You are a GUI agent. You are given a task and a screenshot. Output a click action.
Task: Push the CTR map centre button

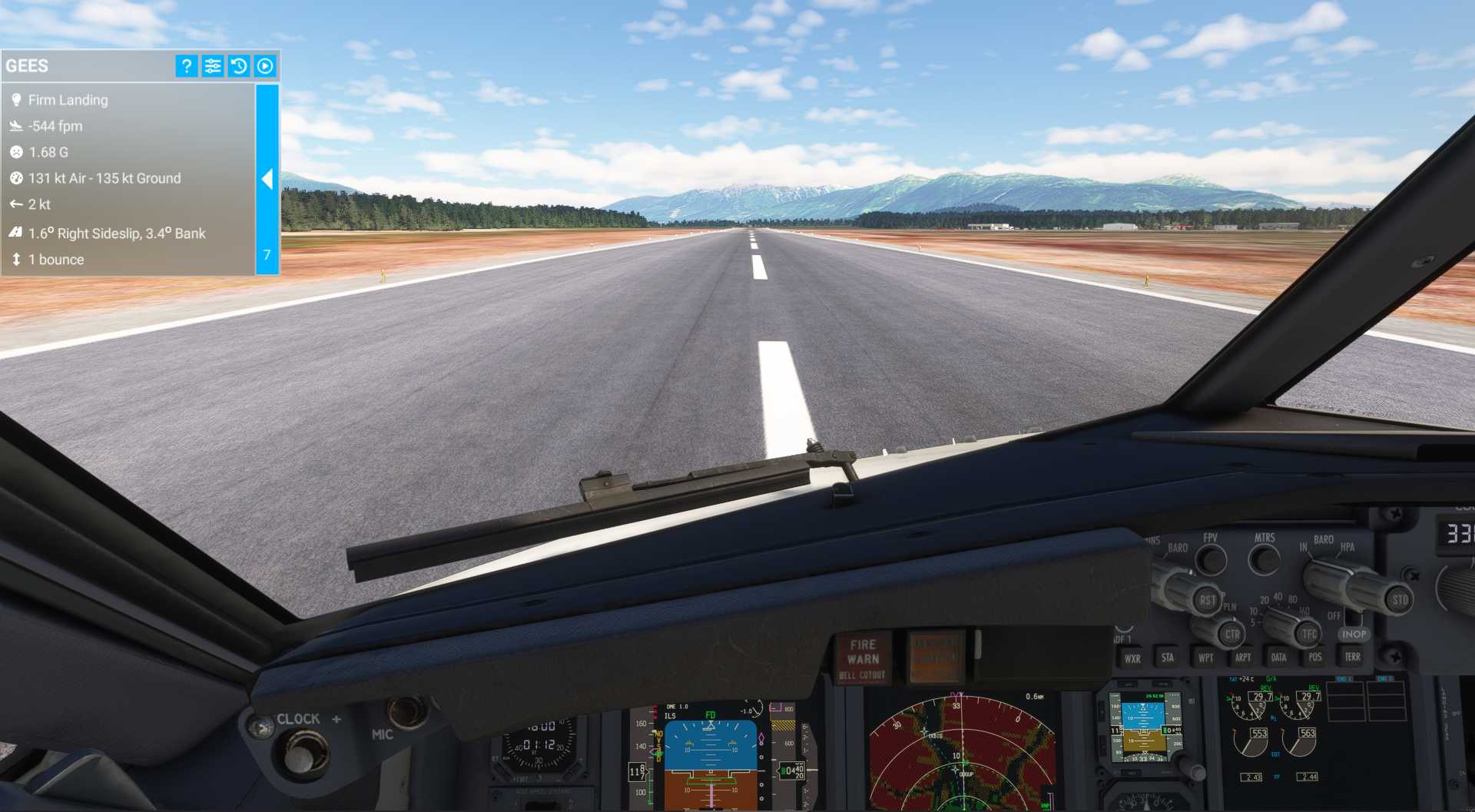pyautogui.click(x=1232, y=635)
